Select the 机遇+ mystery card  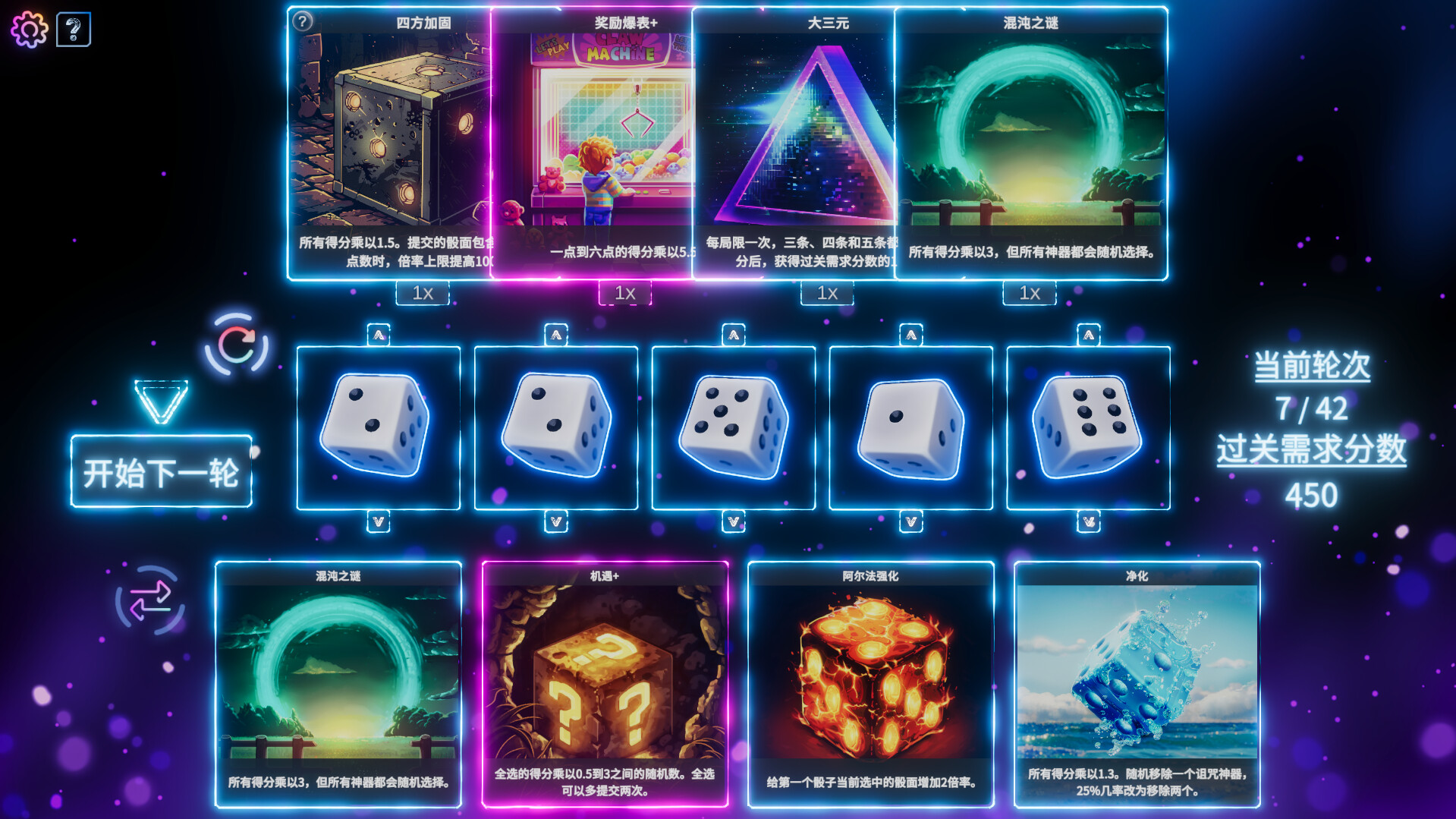[604, 683]
